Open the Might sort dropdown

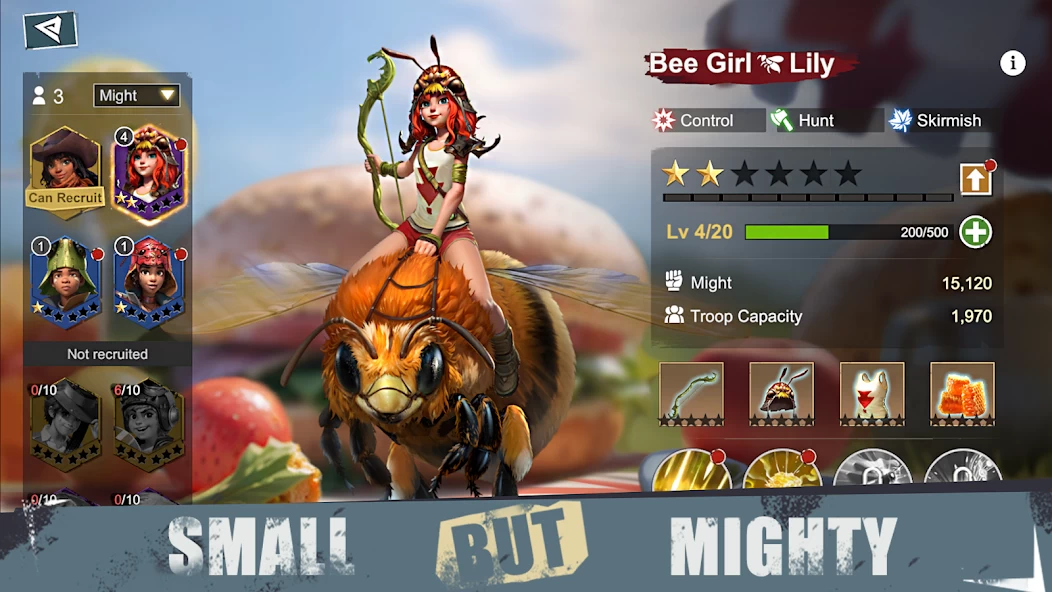pyautogui.click(x=136, y=95)
